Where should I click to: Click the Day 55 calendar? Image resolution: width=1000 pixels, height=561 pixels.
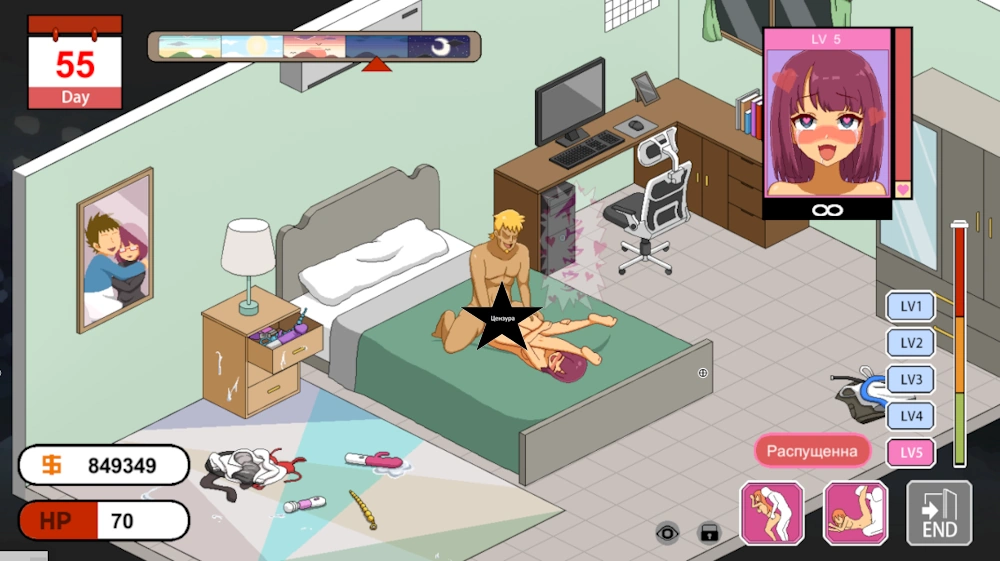pyautogui.click(x=75, y=62)
